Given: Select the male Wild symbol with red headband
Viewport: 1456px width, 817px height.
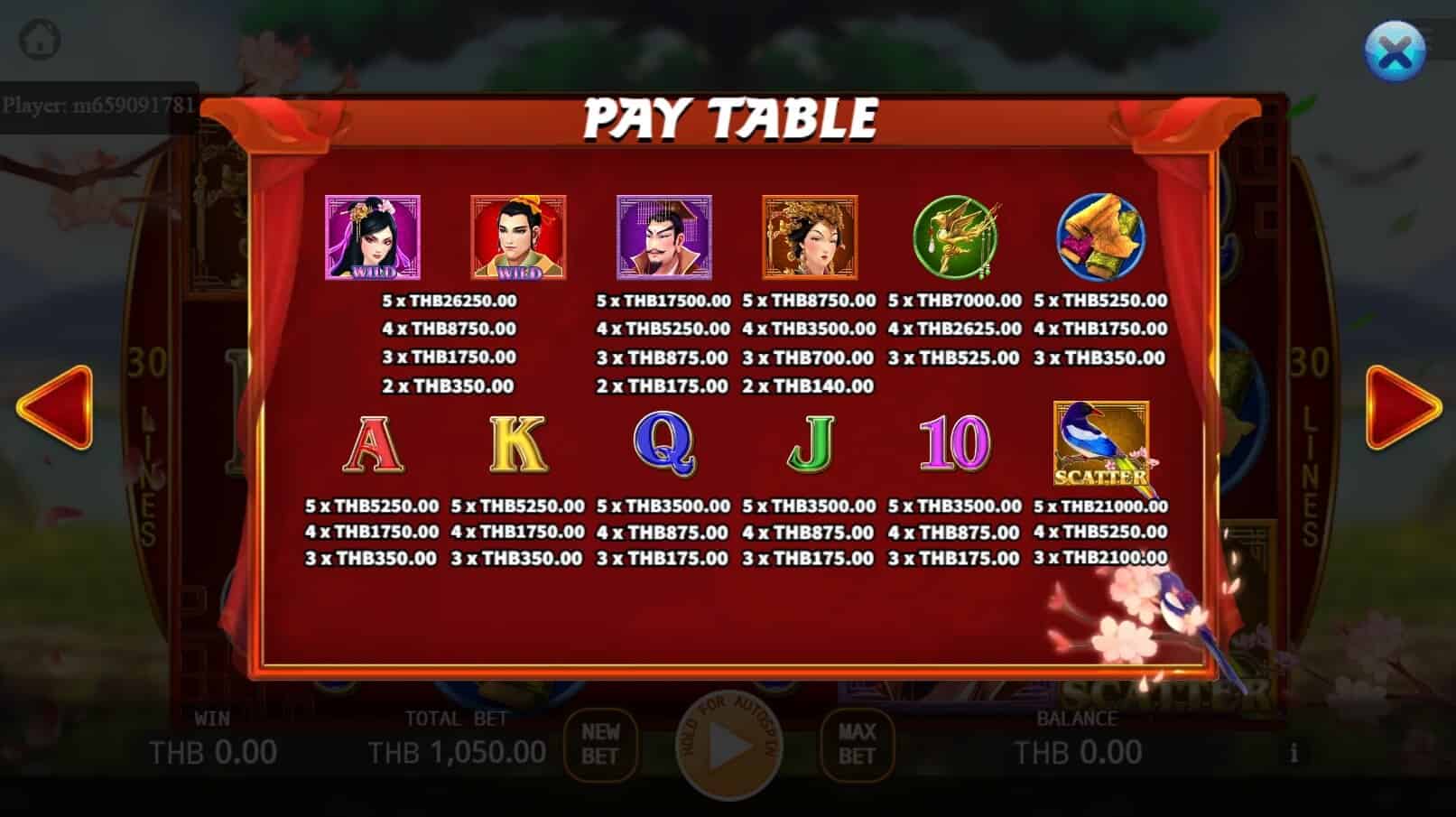Looking at the screenshot, I should tap(519, 237).
